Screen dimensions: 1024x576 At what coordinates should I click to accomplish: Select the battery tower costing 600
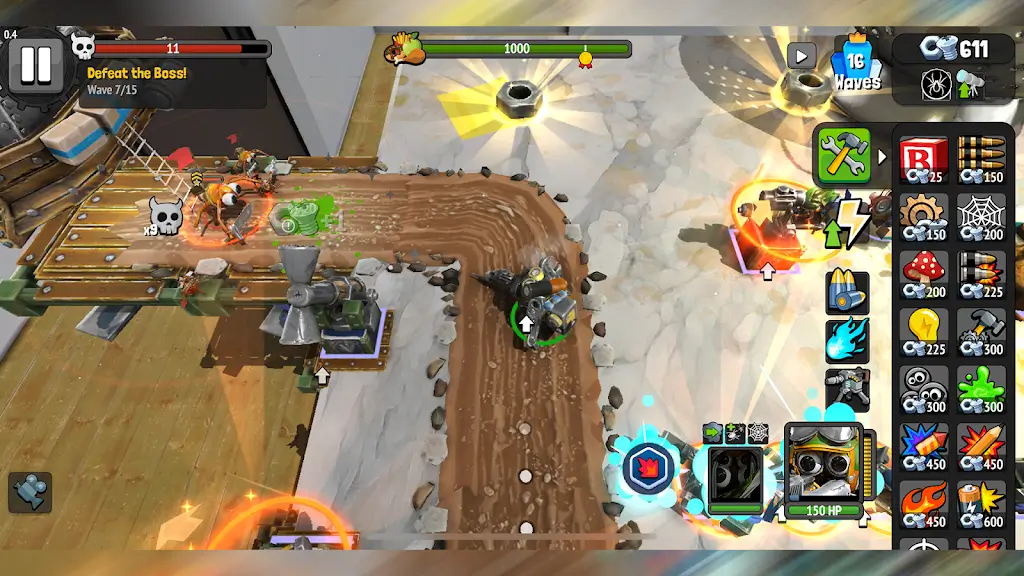[981, 502]
